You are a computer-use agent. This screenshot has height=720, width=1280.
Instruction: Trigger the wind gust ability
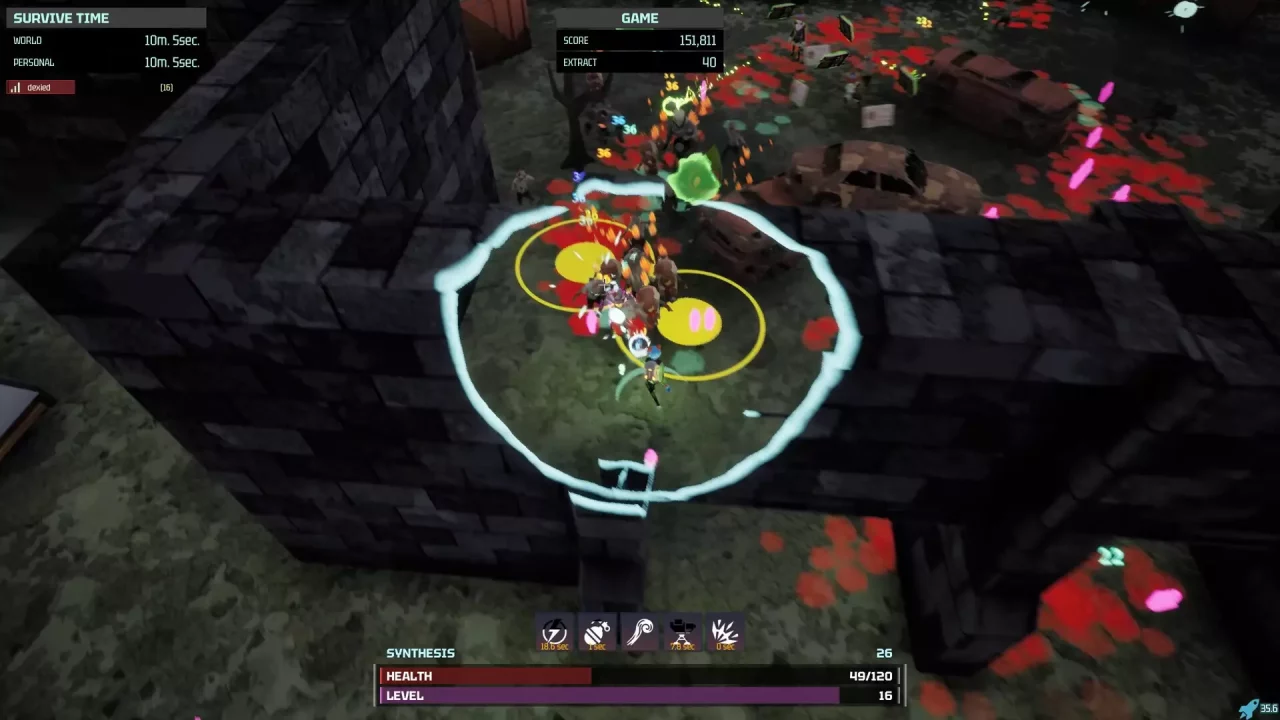pyautogui.click(x=639, y=632)
